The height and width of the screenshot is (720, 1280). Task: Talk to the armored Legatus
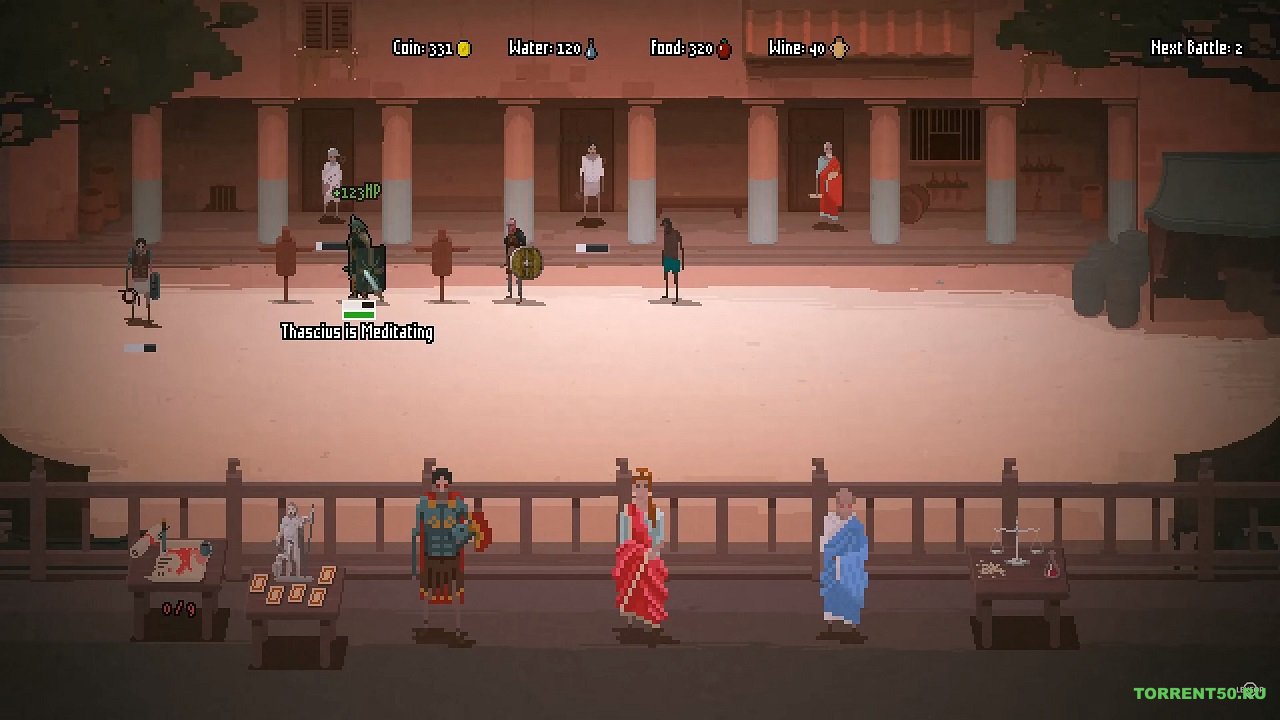click(445, 550)
